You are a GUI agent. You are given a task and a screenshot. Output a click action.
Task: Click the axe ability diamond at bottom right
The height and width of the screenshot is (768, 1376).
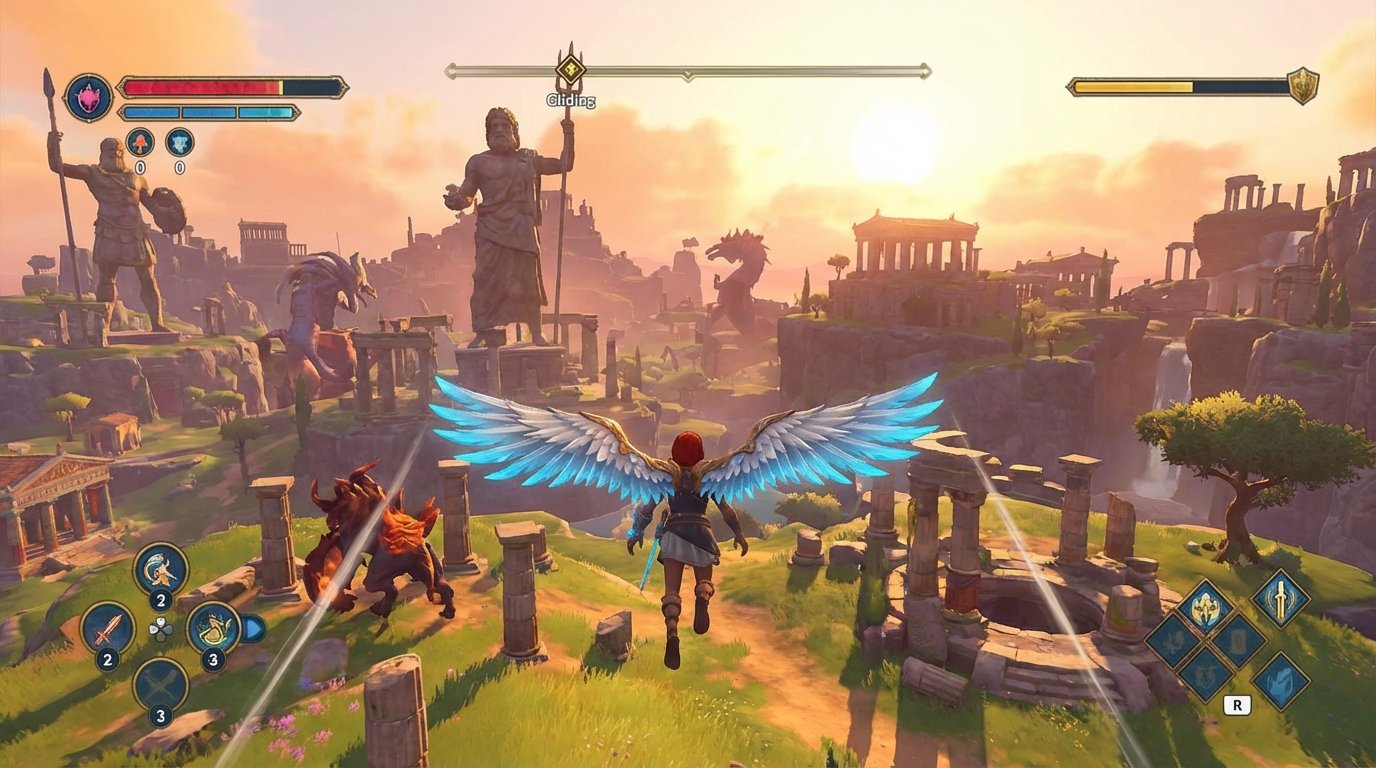pyautogui.click(x=1281, y=681)
